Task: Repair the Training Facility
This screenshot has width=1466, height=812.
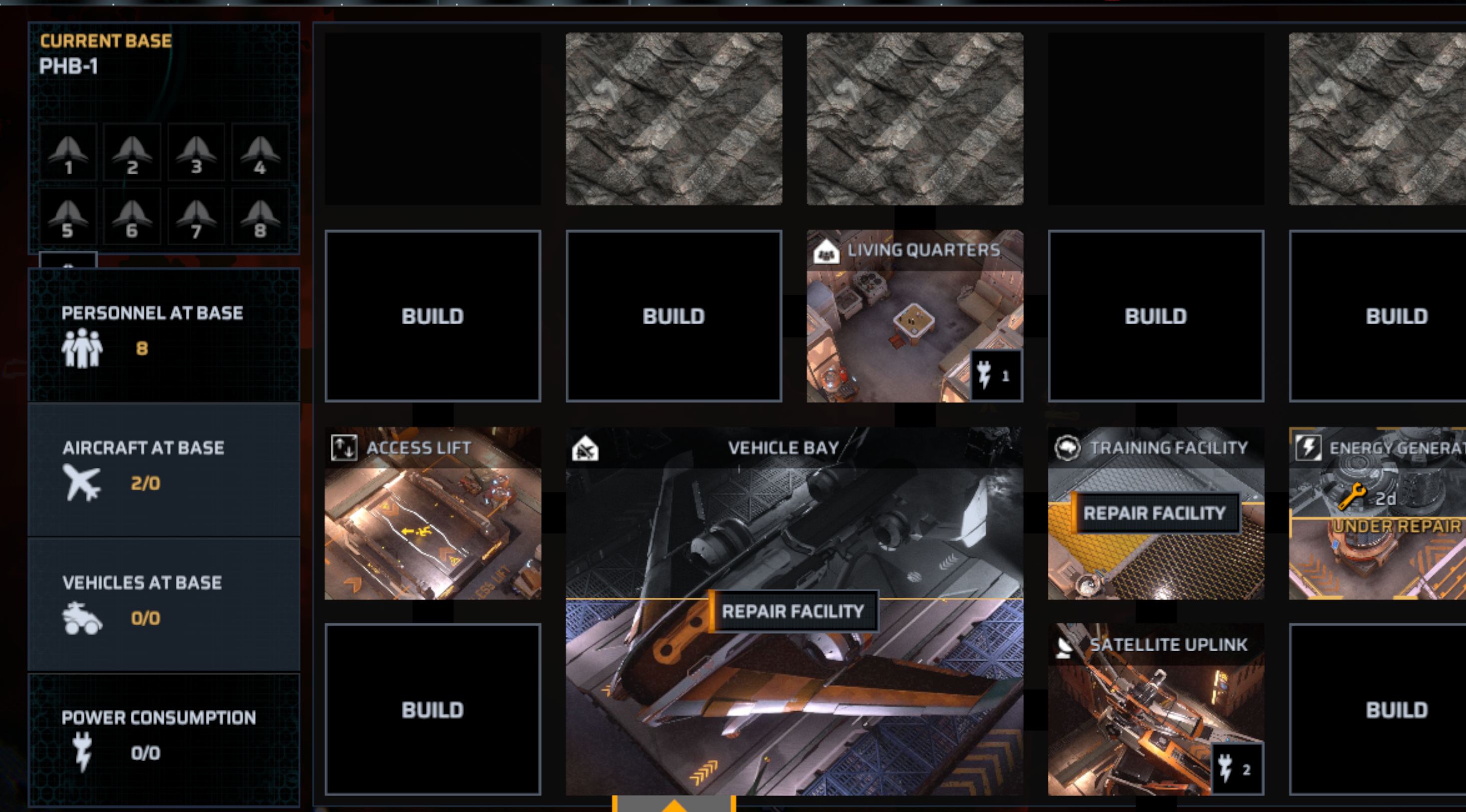Action: (x=1155, y=513)
